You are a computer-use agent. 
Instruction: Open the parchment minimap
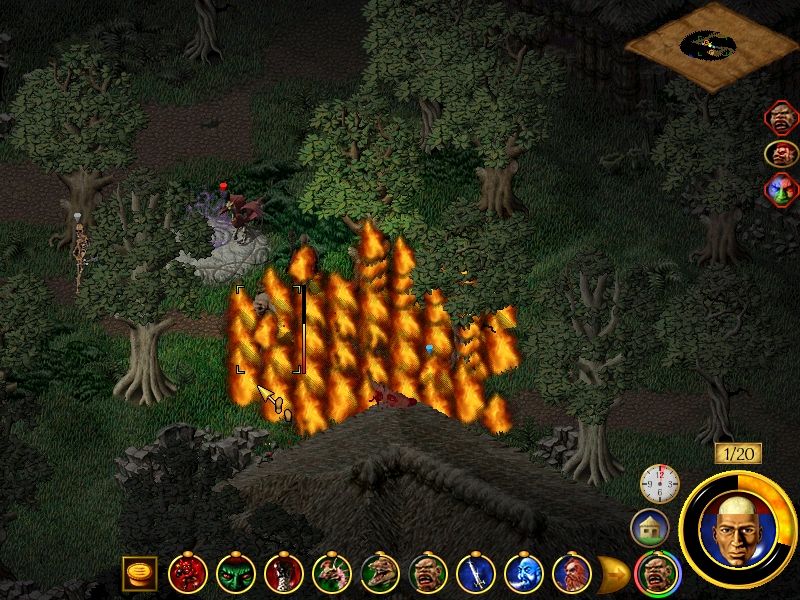tap(713, 45)
